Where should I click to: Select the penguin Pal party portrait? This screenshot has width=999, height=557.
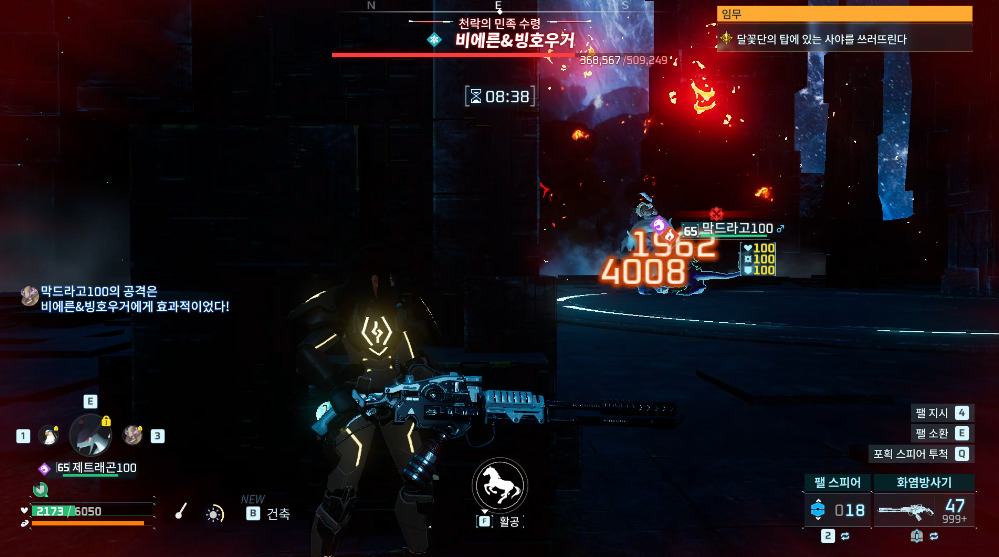tap(47, 435)
